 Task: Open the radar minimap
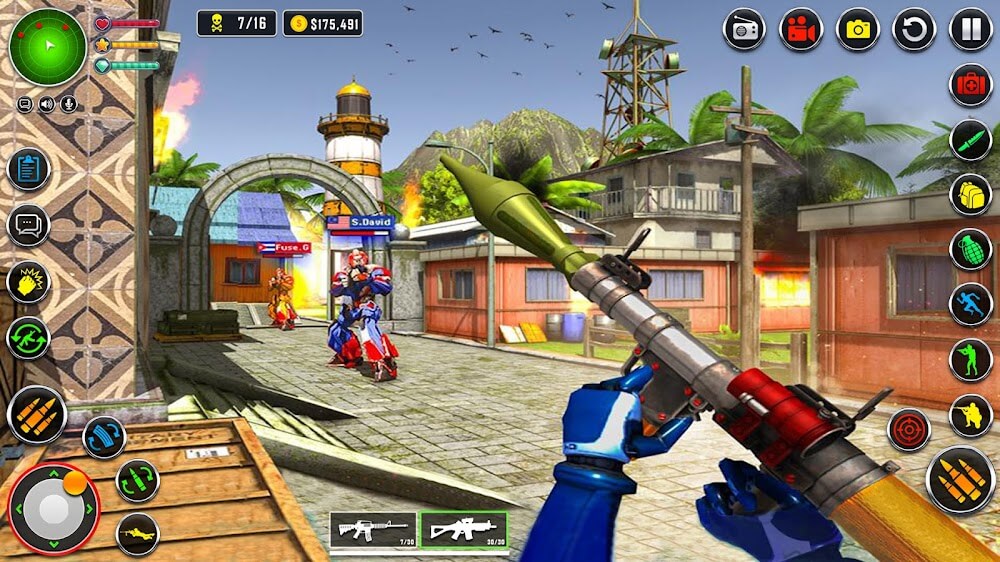[x=48, y=47]
